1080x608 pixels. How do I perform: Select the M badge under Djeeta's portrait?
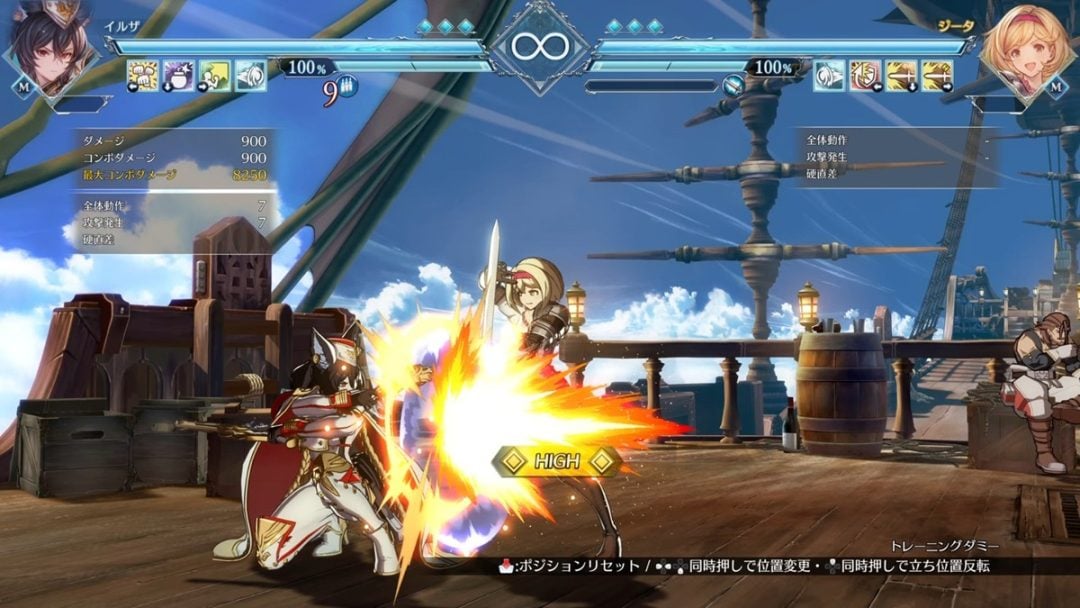1056,87
